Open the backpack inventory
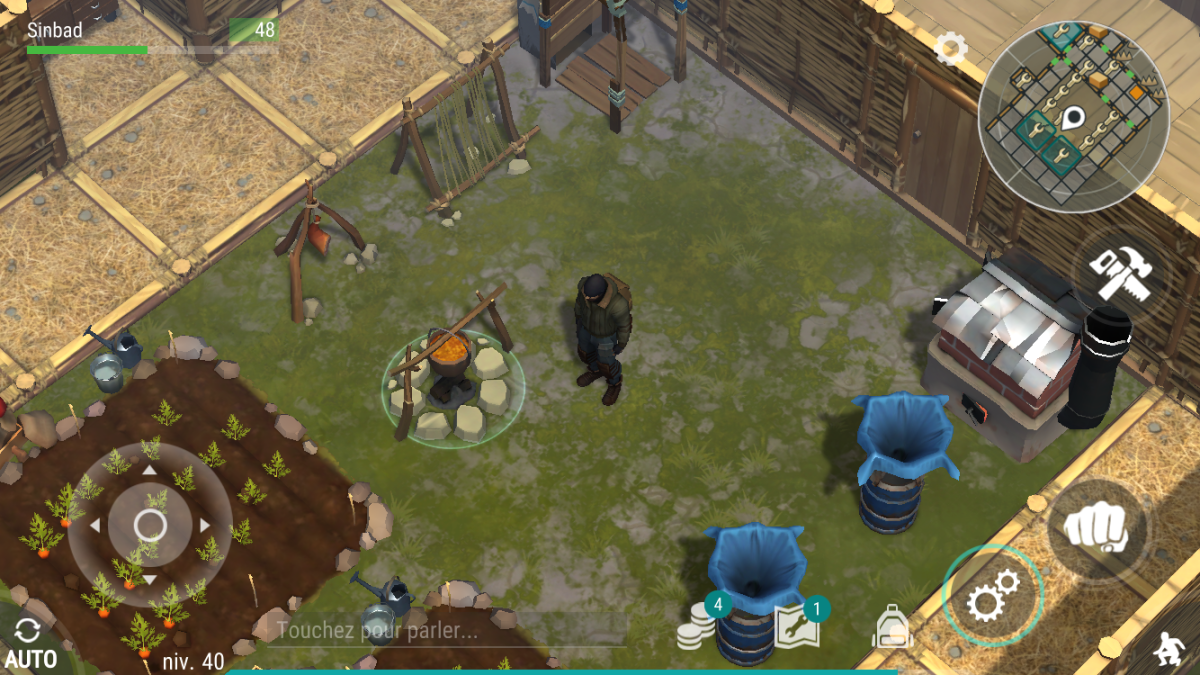This screenshot has height=675, width=1200. [892, 628]
